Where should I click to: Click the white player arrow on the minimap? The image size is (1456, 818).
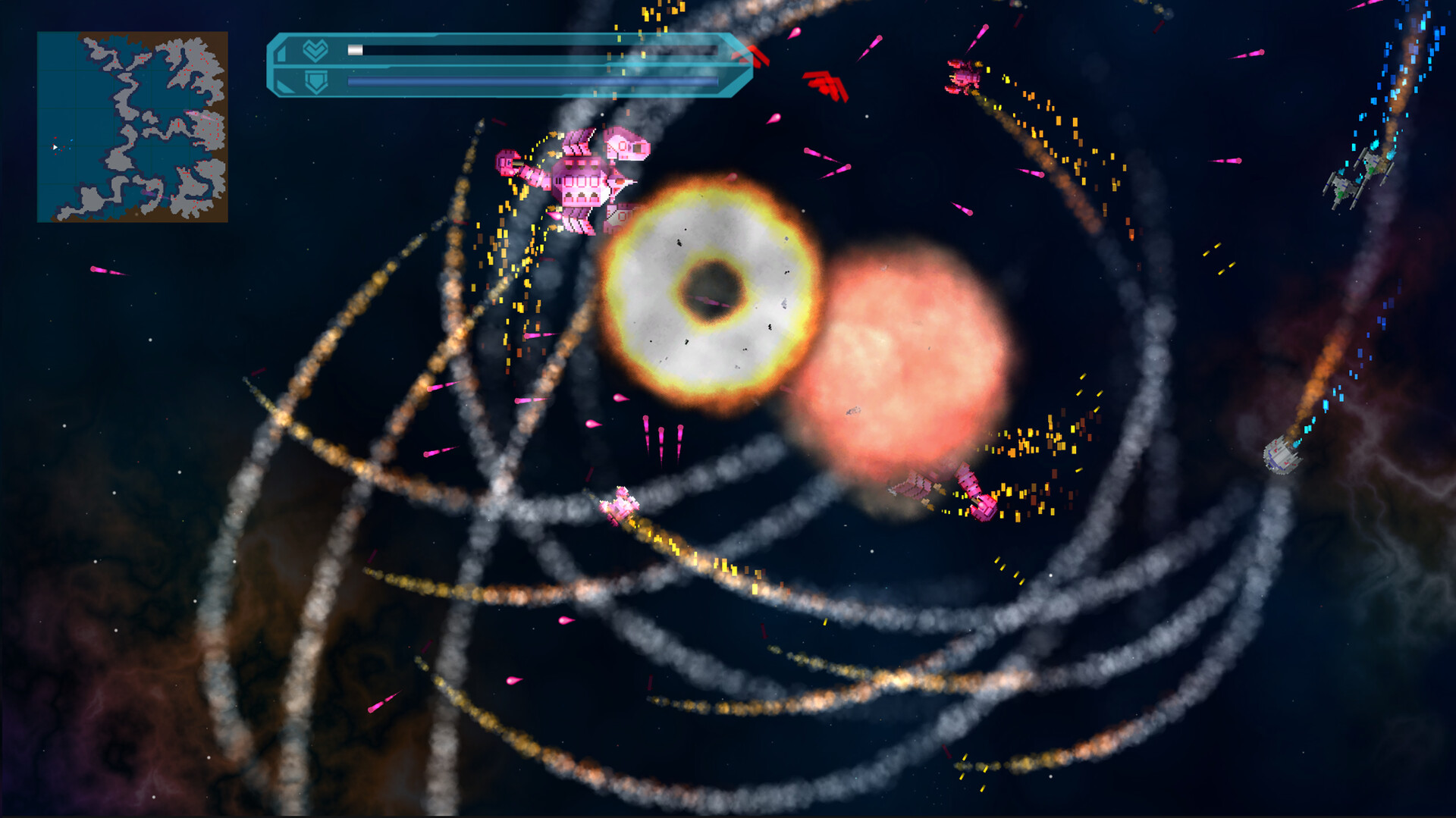click(55, 147)
